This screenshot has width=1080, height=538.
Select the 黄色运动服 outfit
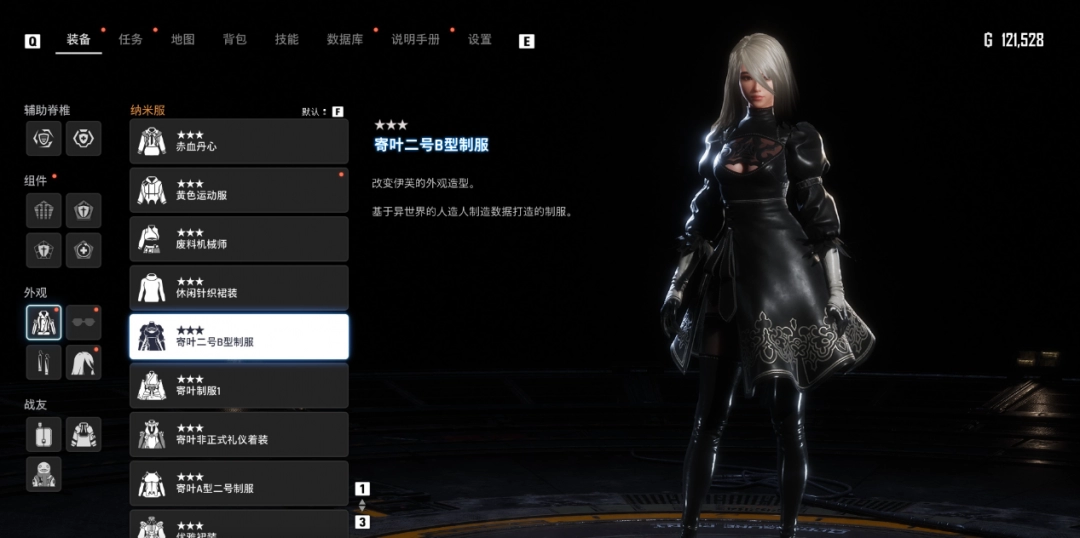(x=239, y=190)
